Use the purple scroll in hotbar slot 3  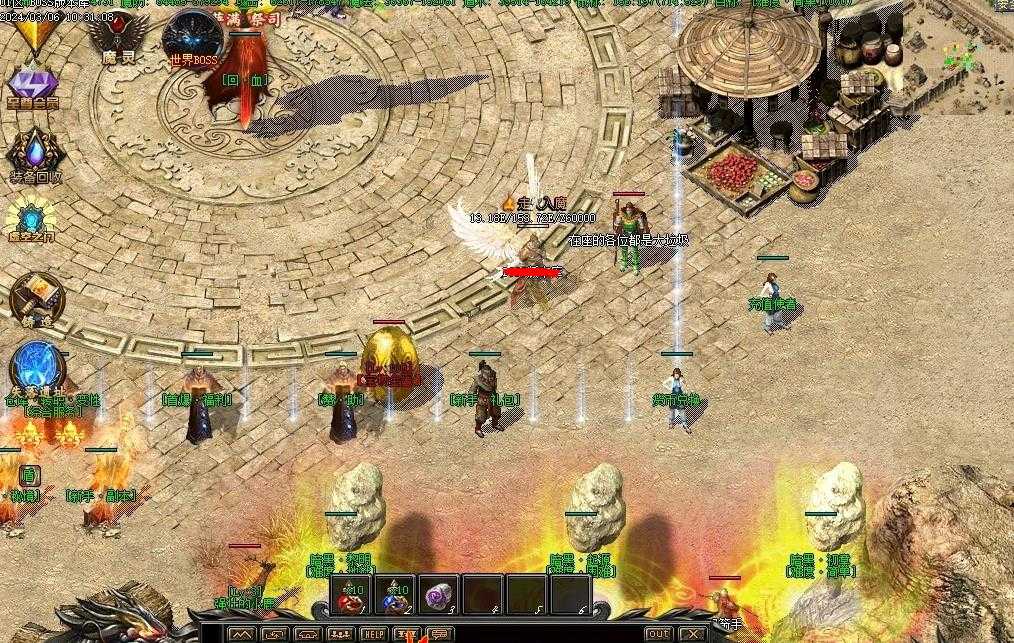439,595
